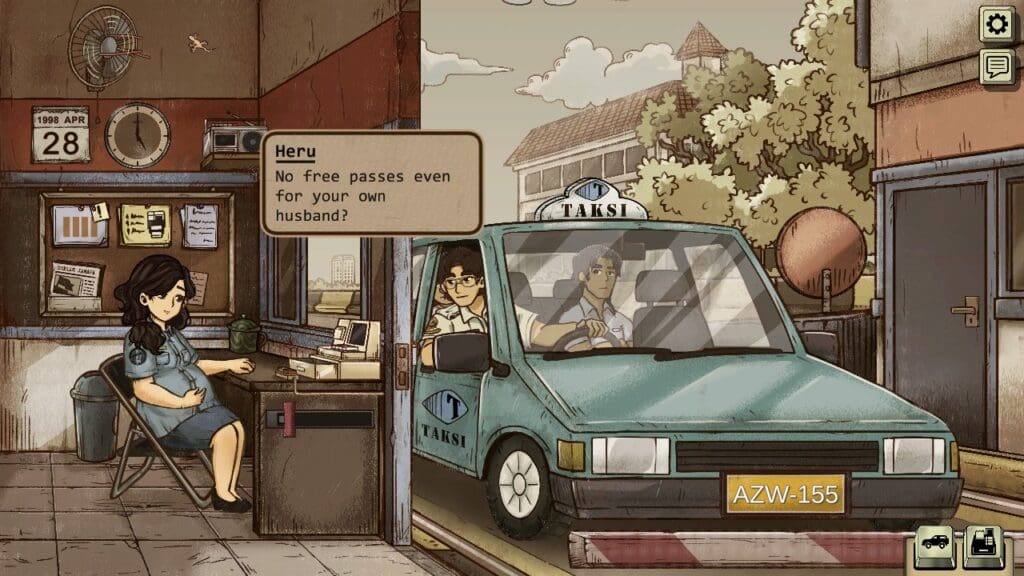1024x576 pixels.
Task: Advance Heru's dialogue box
Action: [x=371, y=184]
